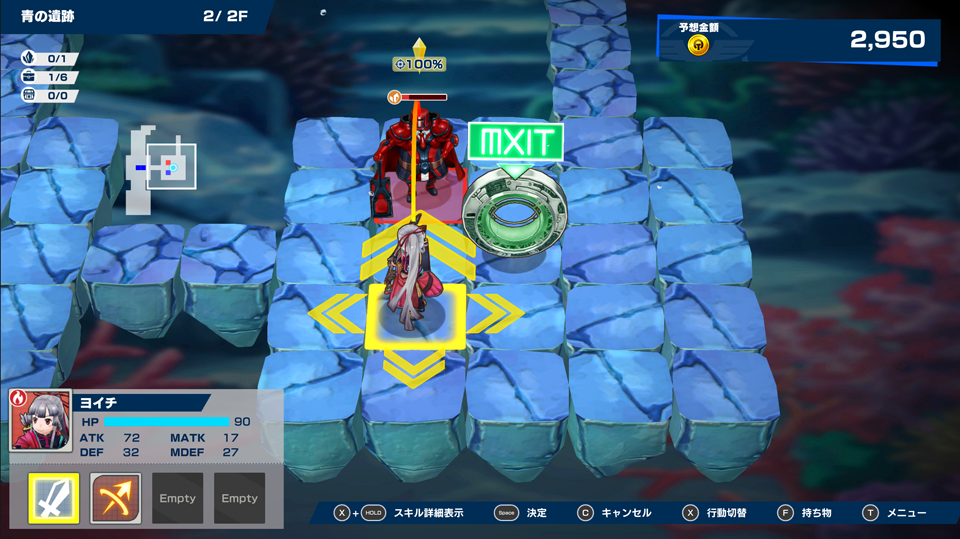Choose the highlighted tile under Yoichi
960x539 pixels.
point(416,315)
